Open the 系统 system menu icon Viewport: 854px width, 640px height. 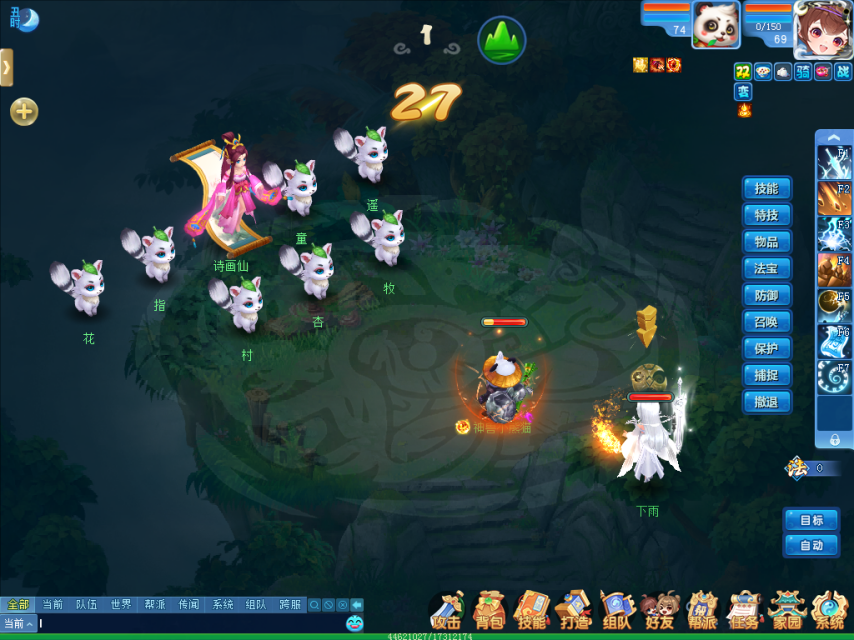829,611
